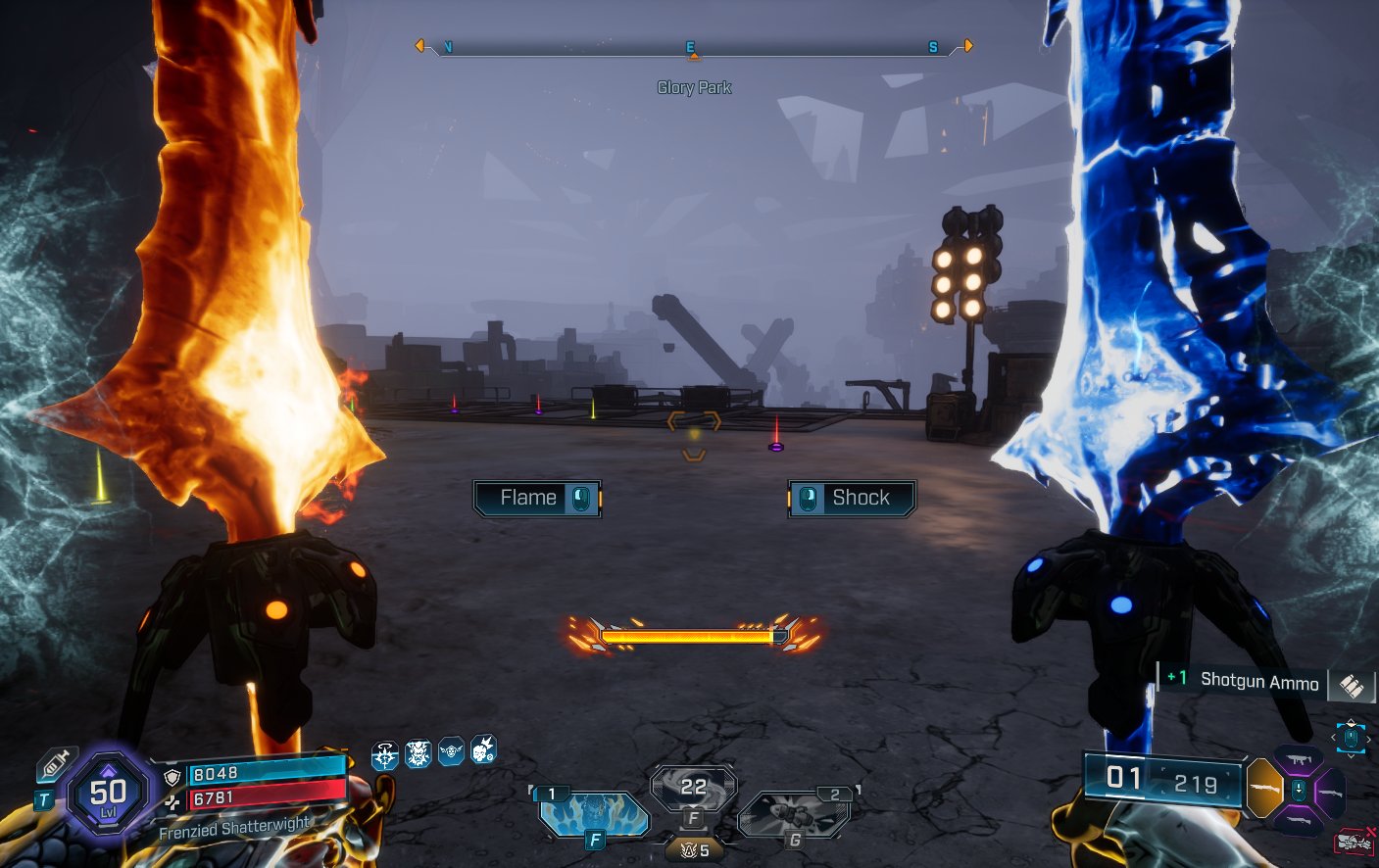Click the horned monster face buff icon
This screenshot has height=868, width=1379.
[419, 753]
